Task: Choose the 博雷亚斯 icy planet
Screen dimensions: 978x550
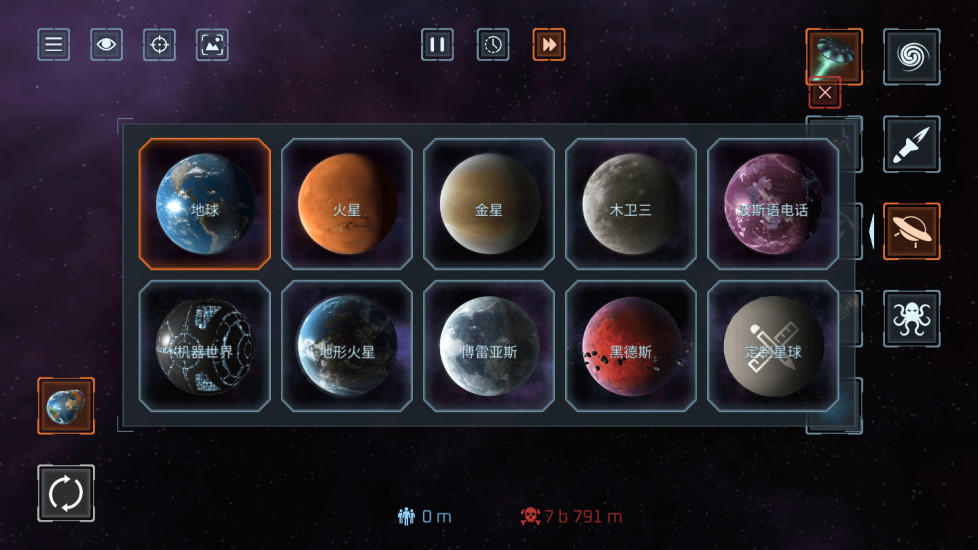Action: pyautogui.click(x=489, y=346)
